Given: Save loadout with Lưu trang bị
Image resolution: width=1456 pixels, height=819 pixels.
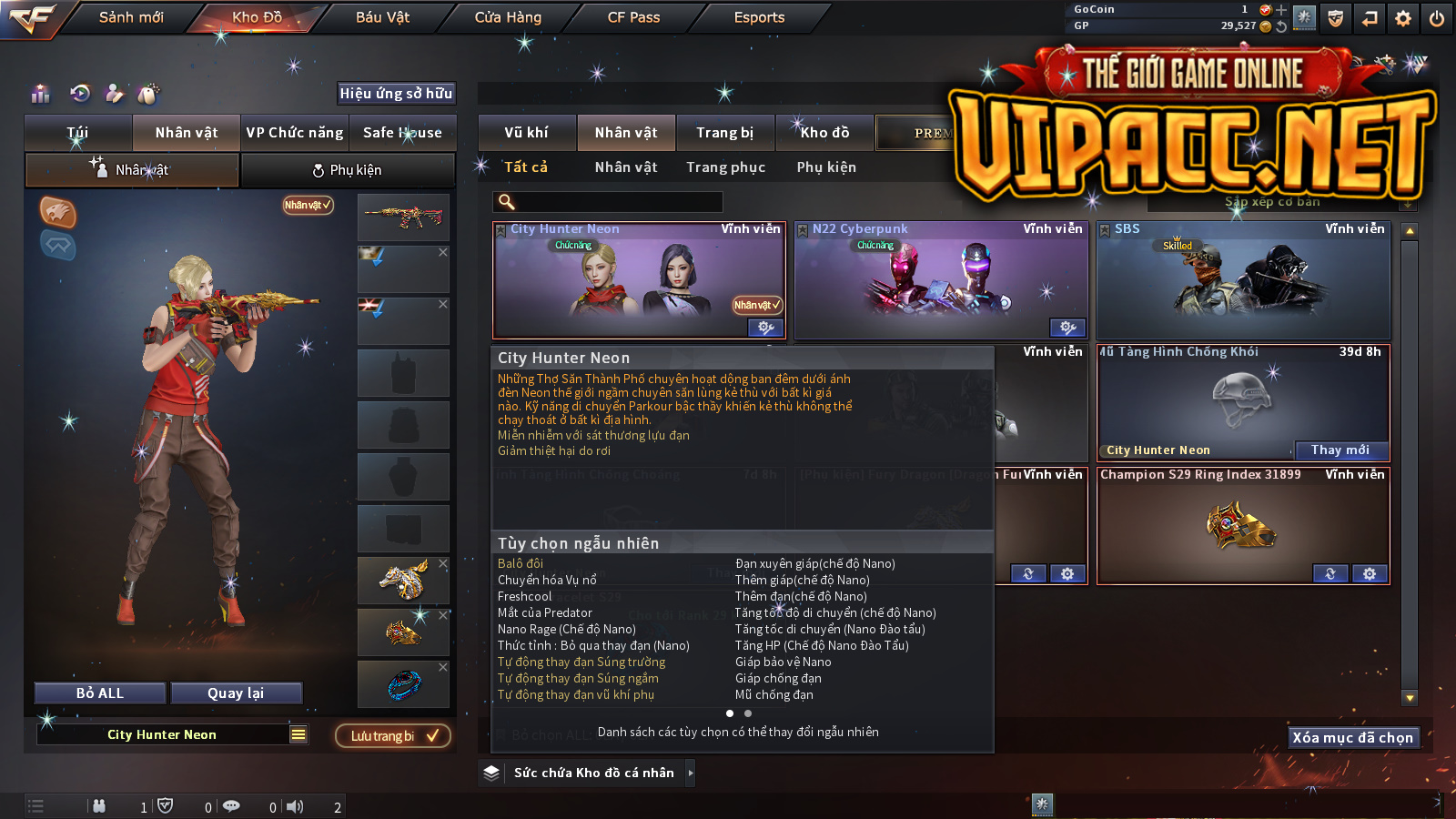Looking at the screenshot, I should tap(393, 736).
